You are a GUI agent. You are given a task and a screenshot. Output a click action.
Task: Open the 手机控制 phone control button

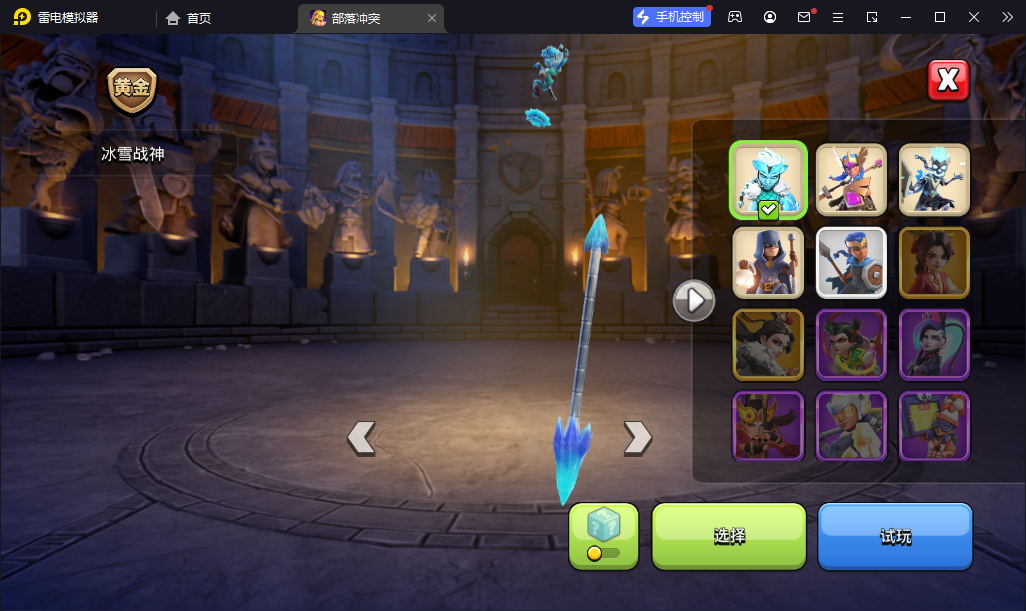coord(671,17)
